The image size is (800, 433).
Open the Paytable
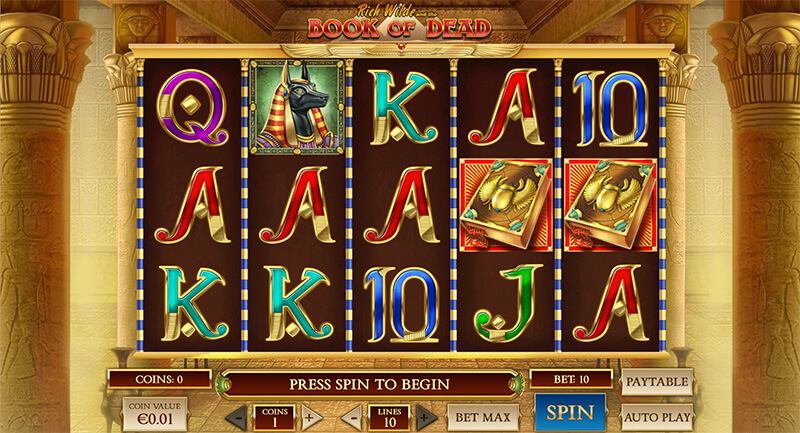click(x=658, y=381)
